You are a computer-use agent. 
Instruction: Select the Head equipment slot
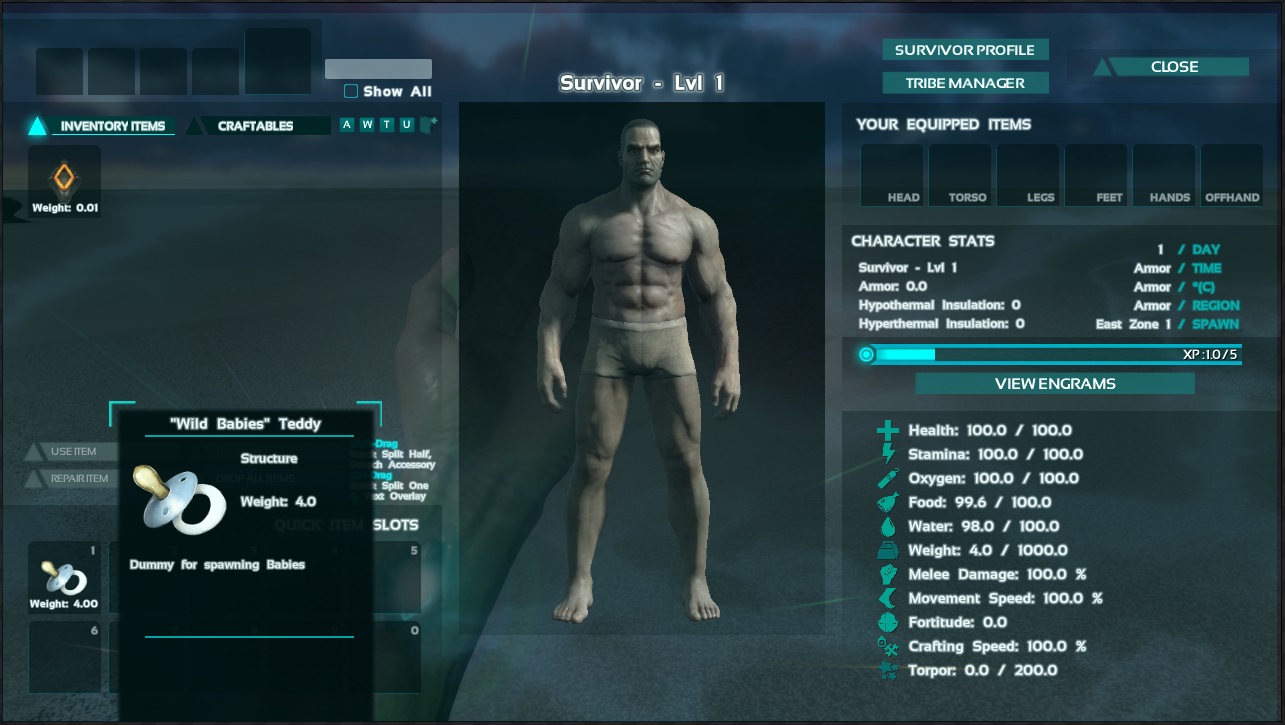(892, 175)
